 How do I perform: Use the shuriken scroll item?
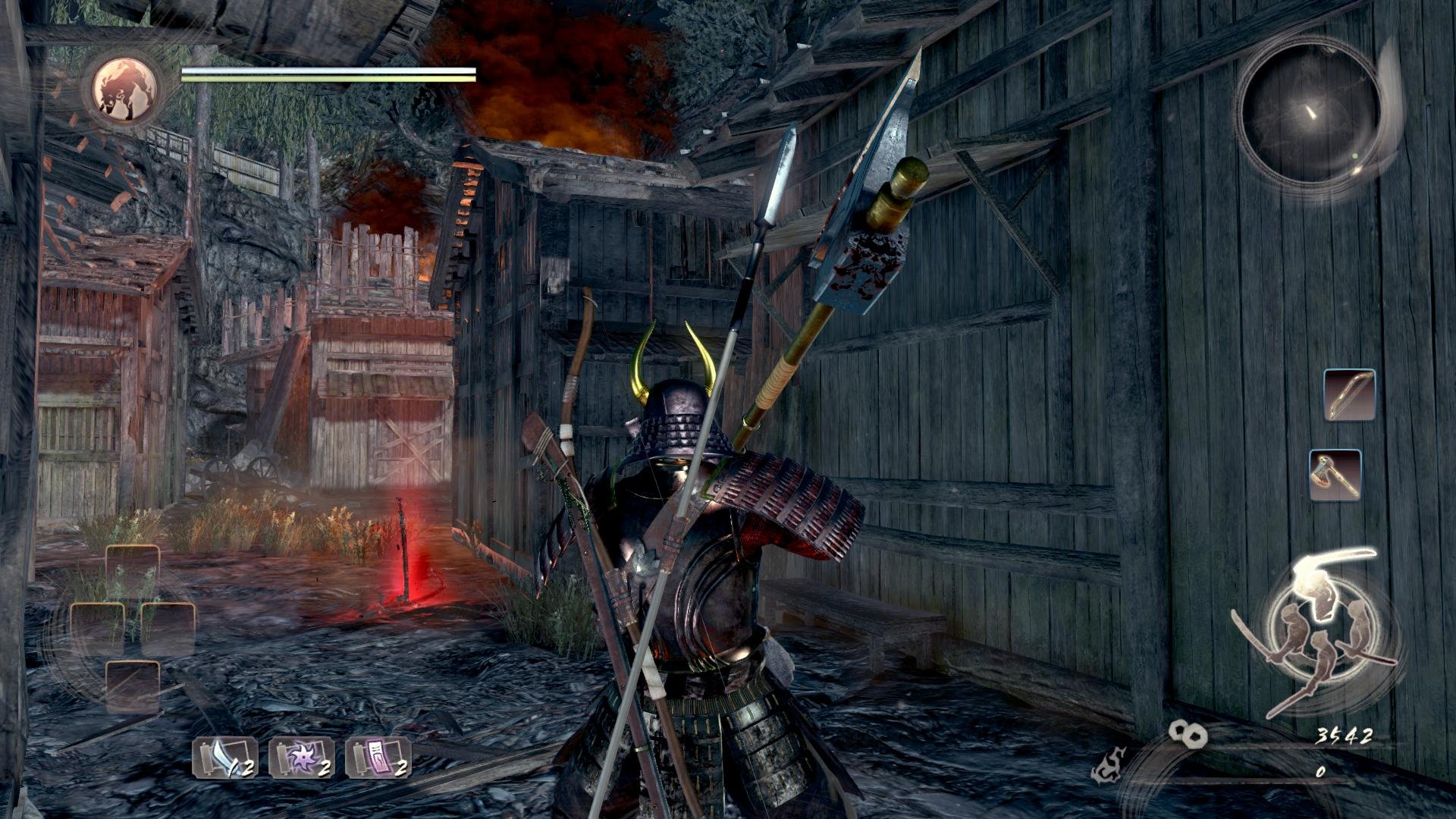coord(302,758)
